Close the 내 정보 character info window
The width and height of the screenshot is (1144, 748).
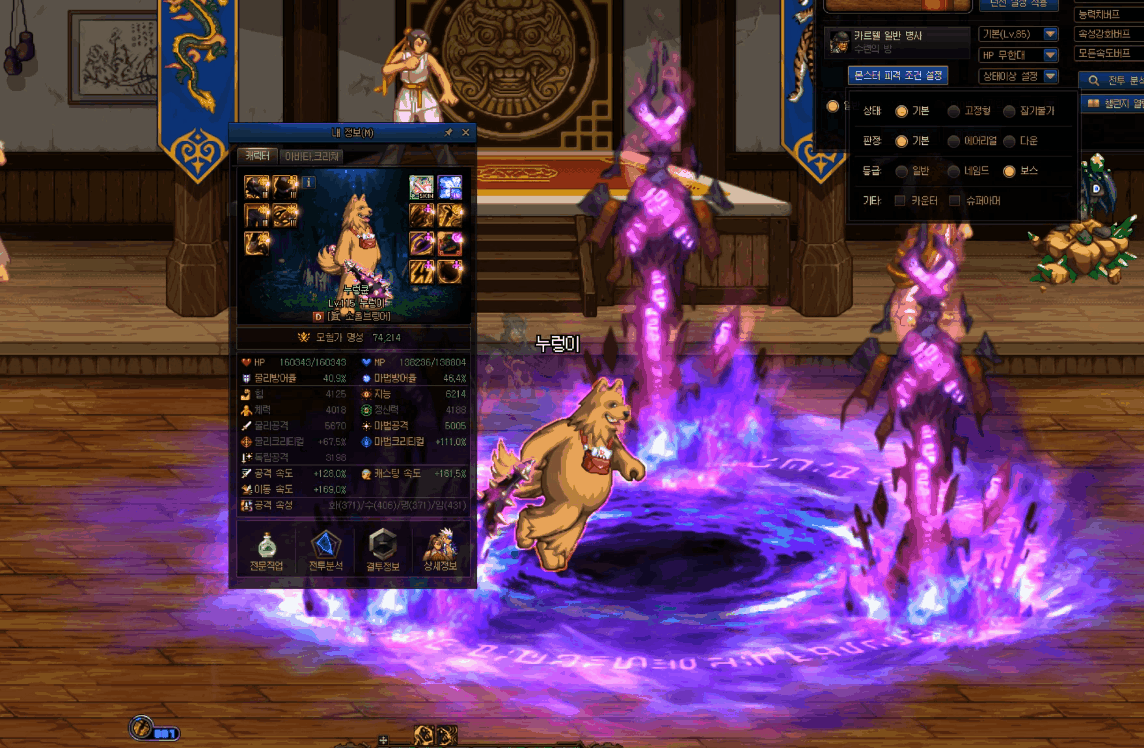(465, 132)
